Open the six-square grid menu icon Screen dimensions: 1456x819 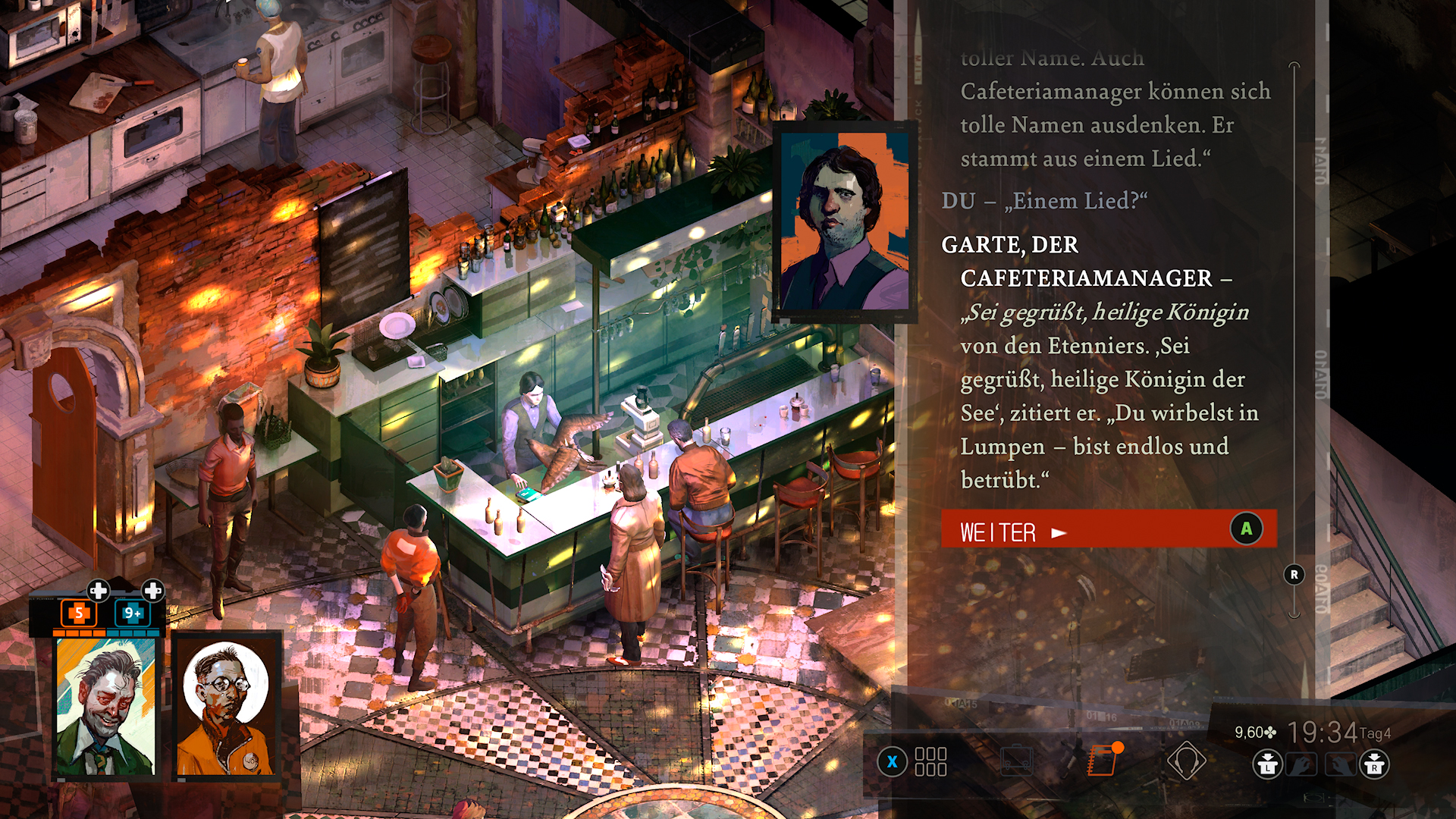click(930, 761)
